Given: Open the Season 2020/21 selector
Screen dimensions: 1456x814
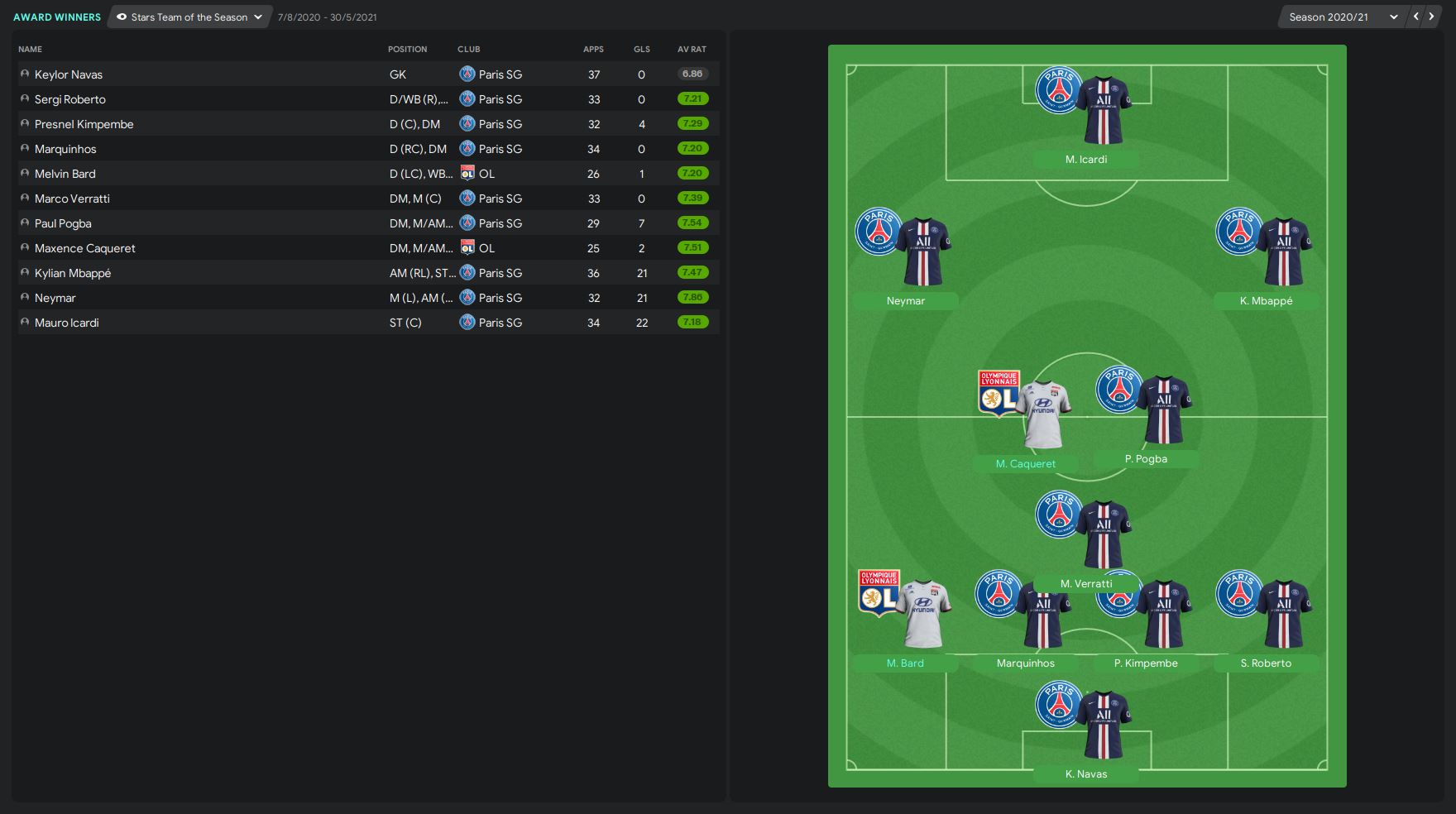Looking at the screenshot, I should [1342, 17].
